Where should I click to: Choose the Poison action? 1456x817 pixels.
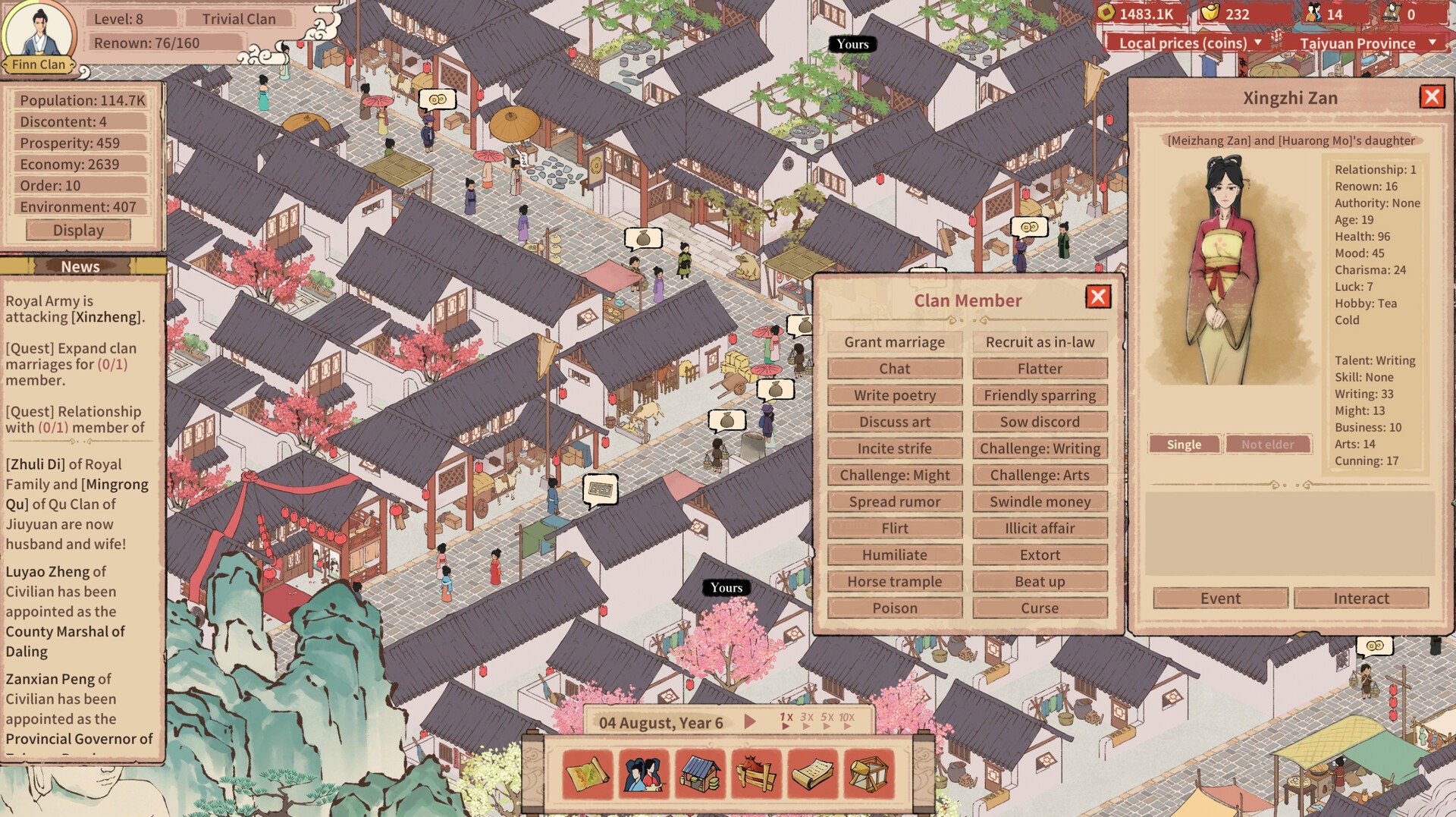[x=895, y=608]
